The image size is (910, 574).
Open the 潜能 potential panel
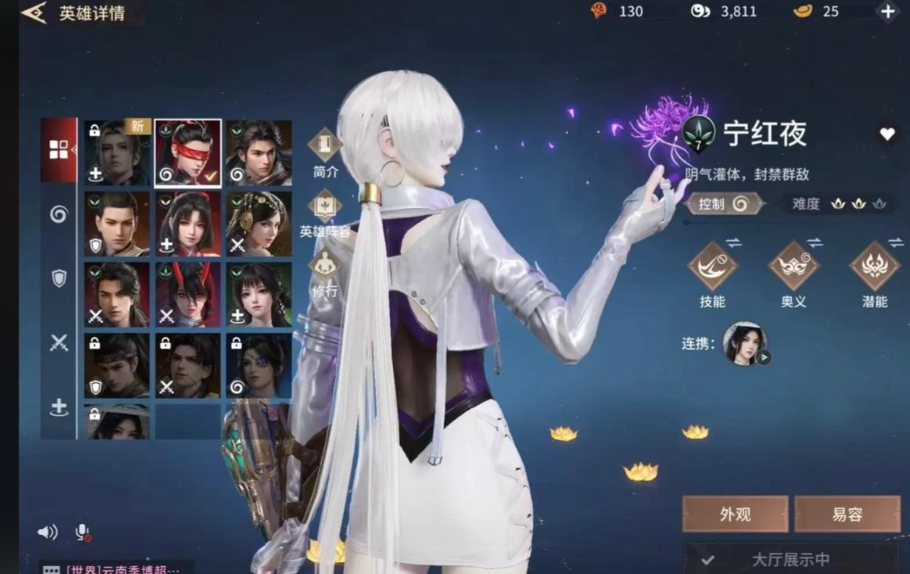click(874, 274)
